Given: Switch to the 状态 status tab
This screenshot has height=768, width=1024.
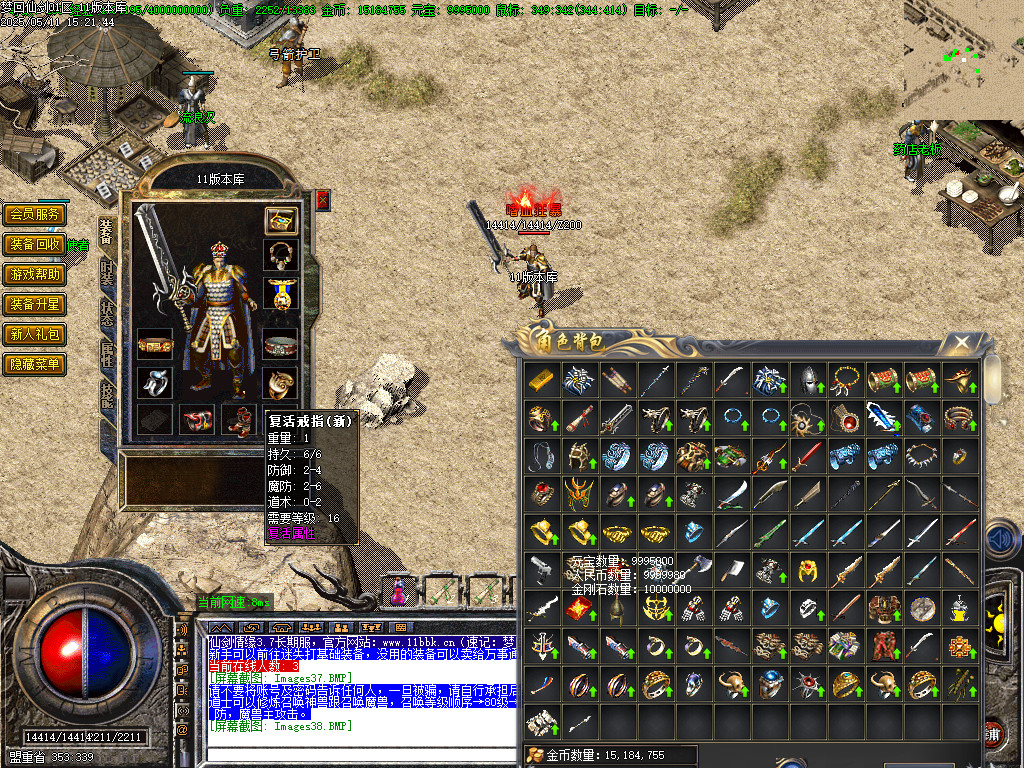Looking at the screenshot, I should [x=107, y=312].
